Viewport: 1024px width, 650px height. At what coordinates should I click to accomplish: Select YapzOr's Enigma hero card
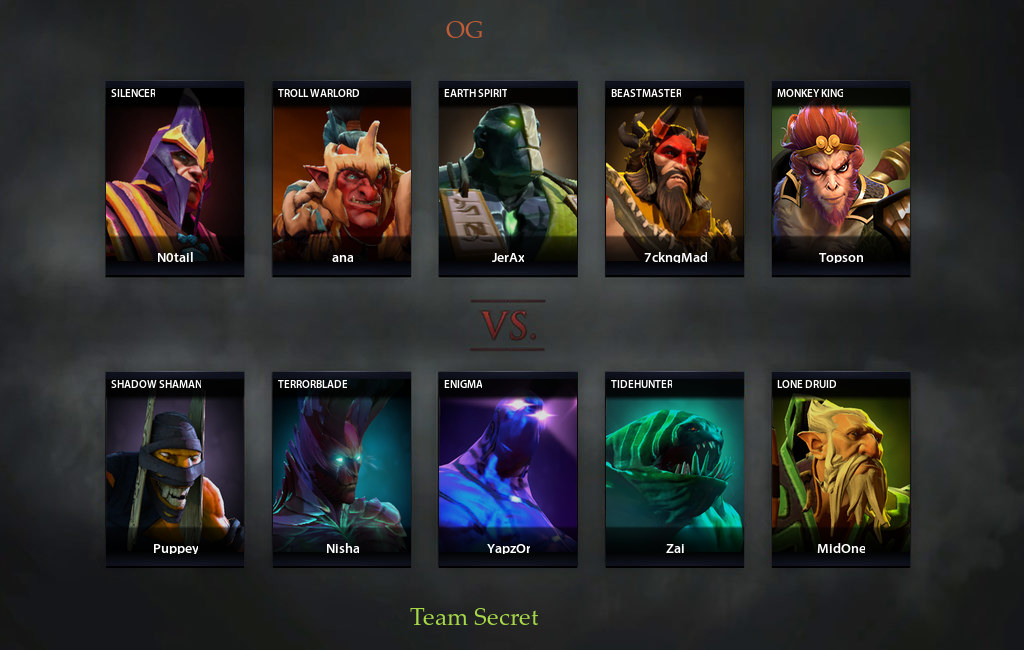(507, 469)
